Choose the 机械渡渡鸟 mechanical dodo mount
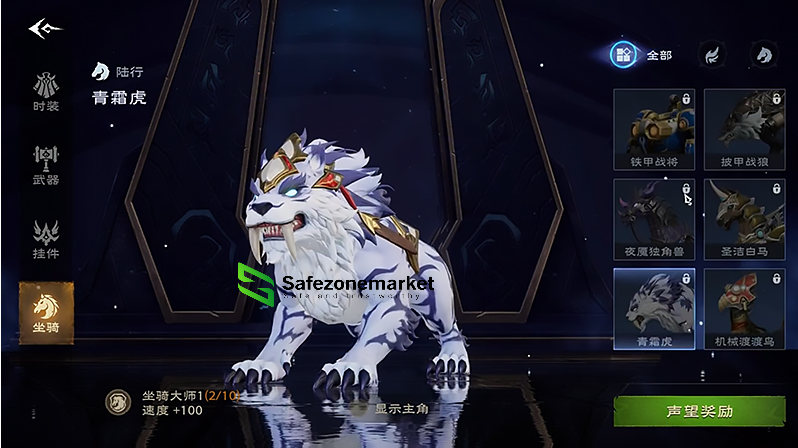This screenshot has width=798, height=448. point(743,308)
